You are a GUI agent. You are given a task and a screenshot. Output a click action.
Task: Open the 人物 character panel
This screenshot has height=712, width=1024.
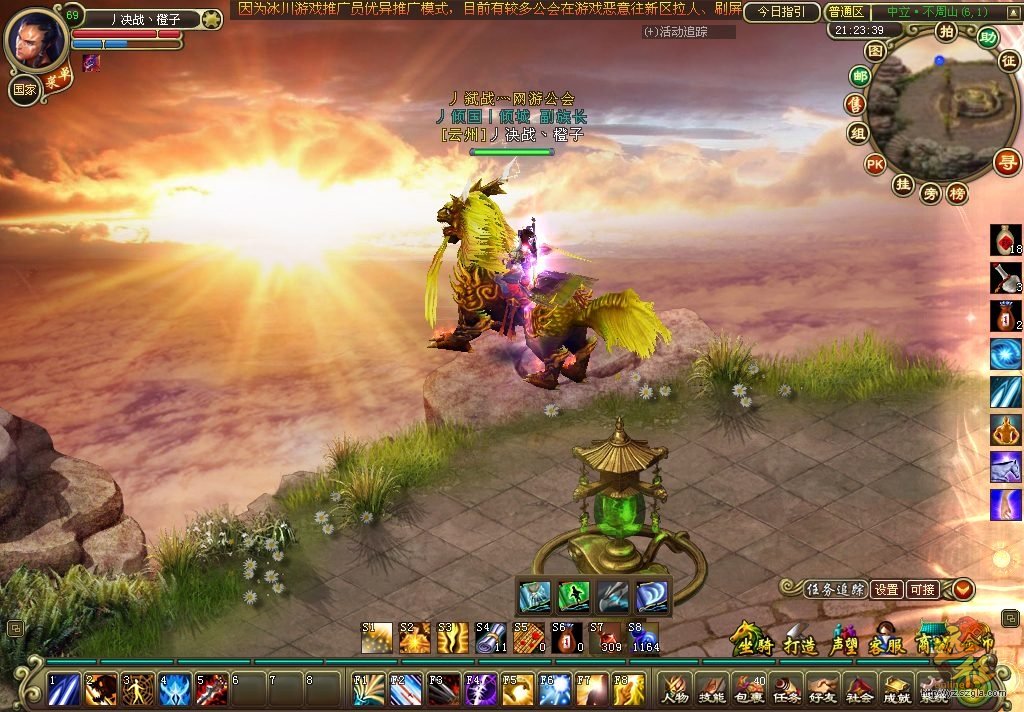pyautogui.click(x=675, y=689)
